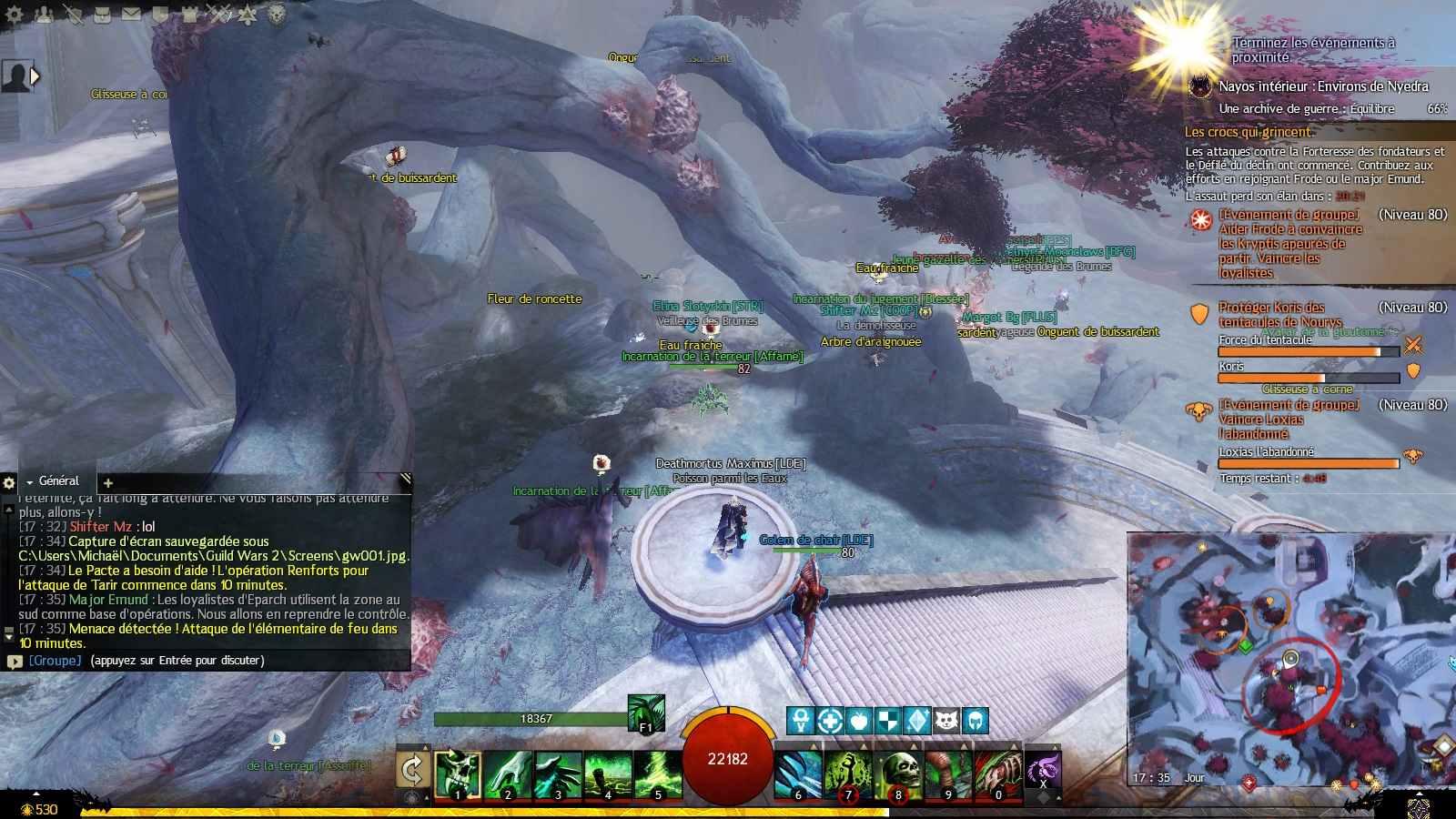Screen dimensions: 1456x819
Task: Open the mail envelope icon
Action: pos(131,14)
